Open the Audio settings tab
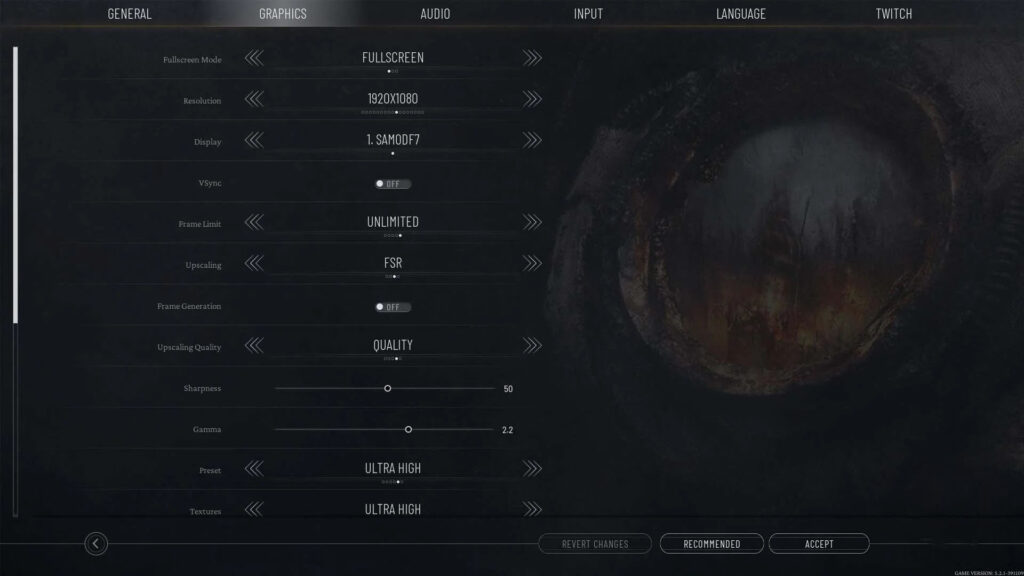The image size is (1024, 576). [435, 14]
